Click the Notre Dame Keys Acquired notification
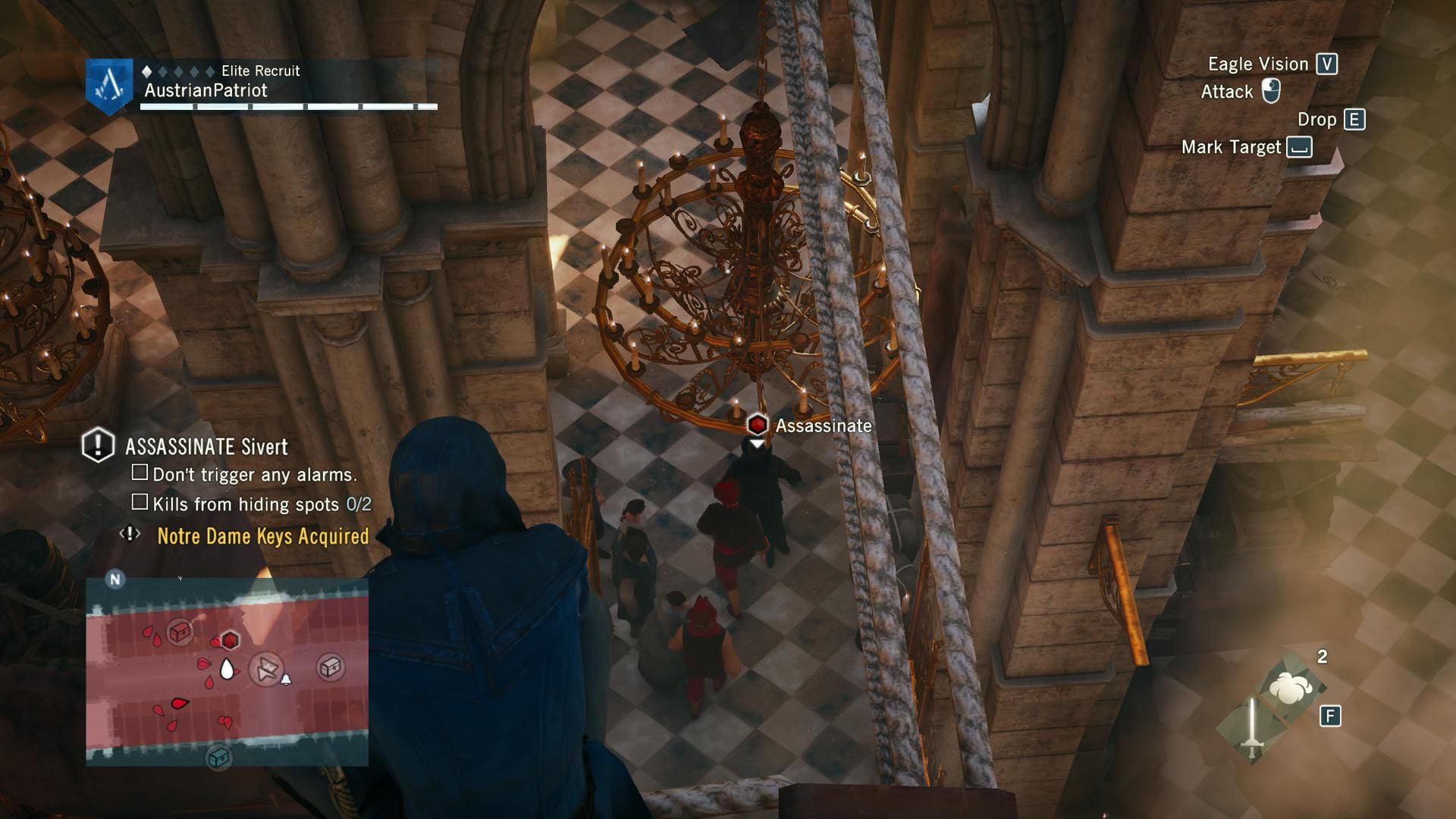This screenshot has width=1456, height=819. point(262,536)
